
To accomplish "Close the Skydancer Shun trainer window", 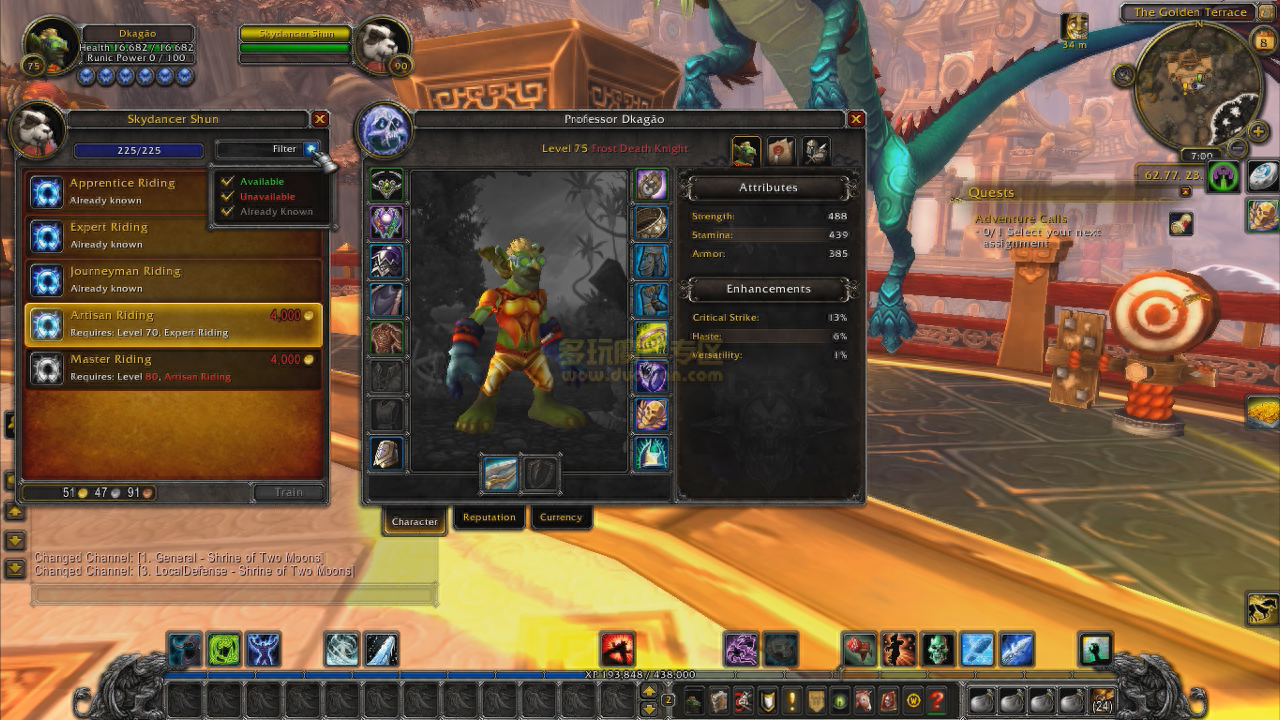I will point(320,119).
